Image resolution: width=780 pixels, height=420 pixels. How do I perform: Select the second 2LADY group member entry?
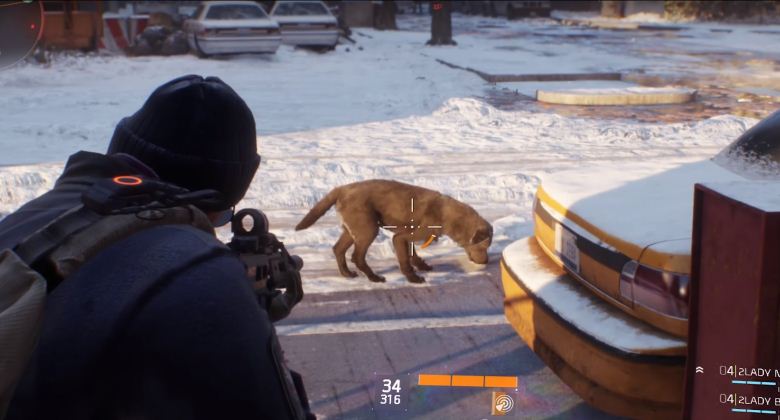(x=749, y=401)
